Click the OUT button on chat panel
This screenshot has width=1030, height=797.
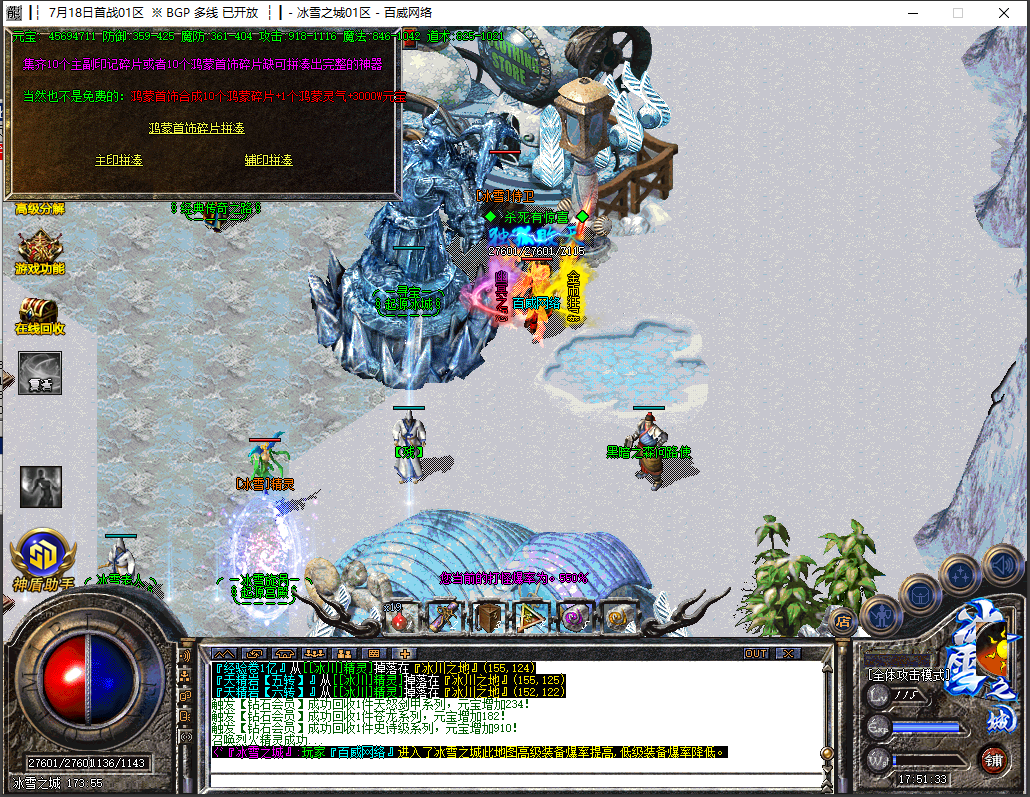point(757,653)
